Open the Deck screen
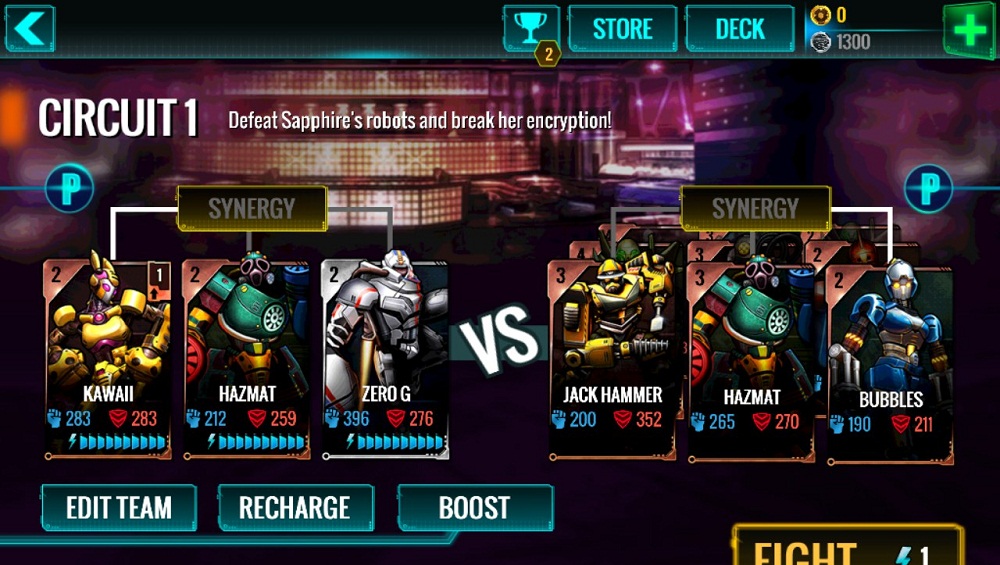 pyautogui.click(x=740, y=28)
